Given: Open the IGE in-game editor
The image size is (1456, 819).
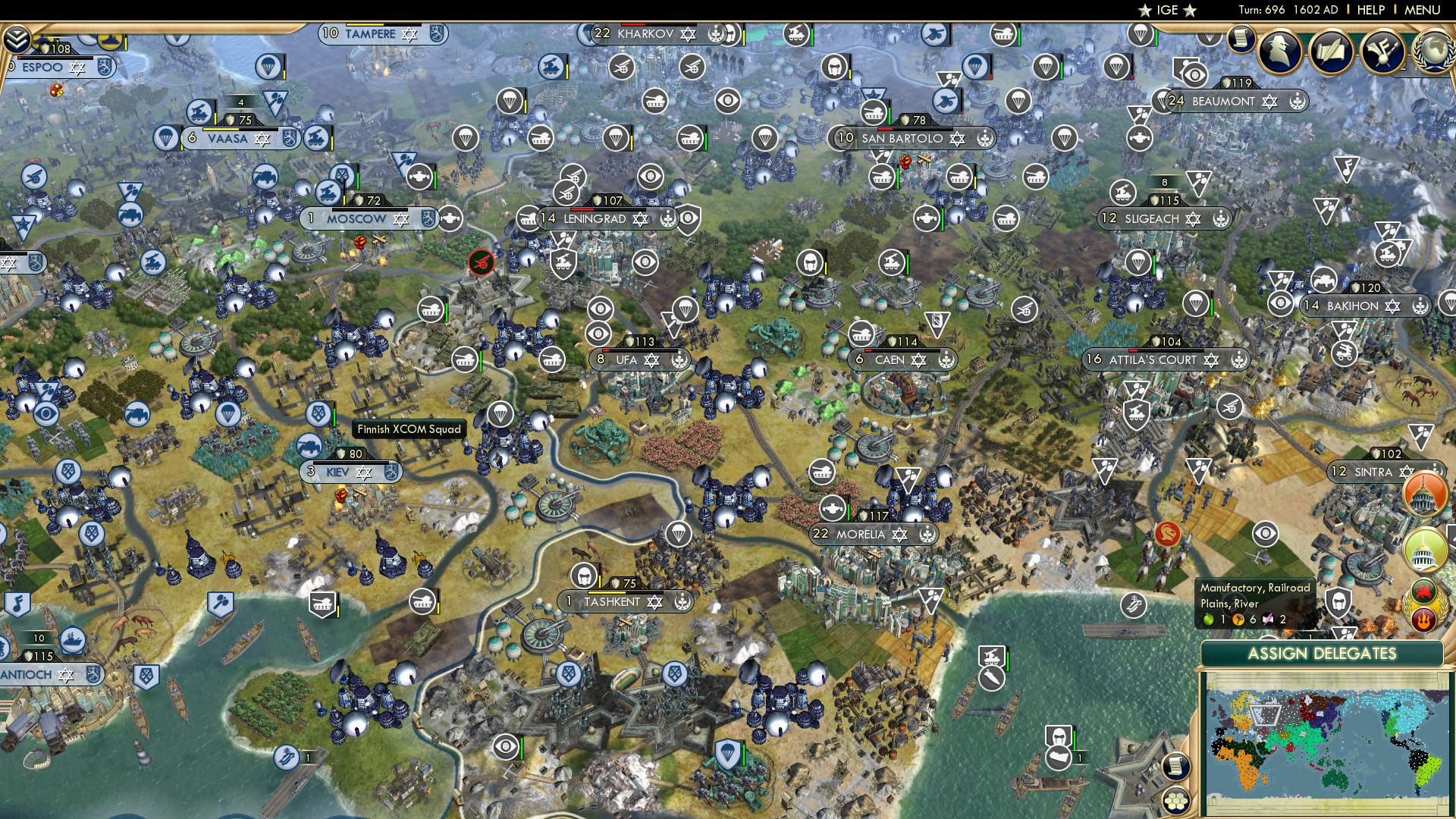Looking at the screenshot, I should tap(1168, 11).
